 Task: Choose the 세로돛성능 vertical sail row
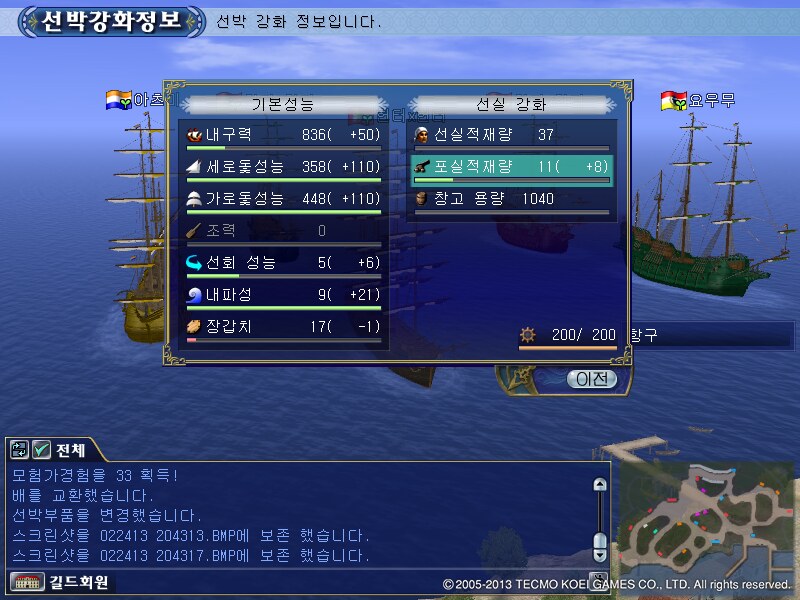[x=284, y=167]
